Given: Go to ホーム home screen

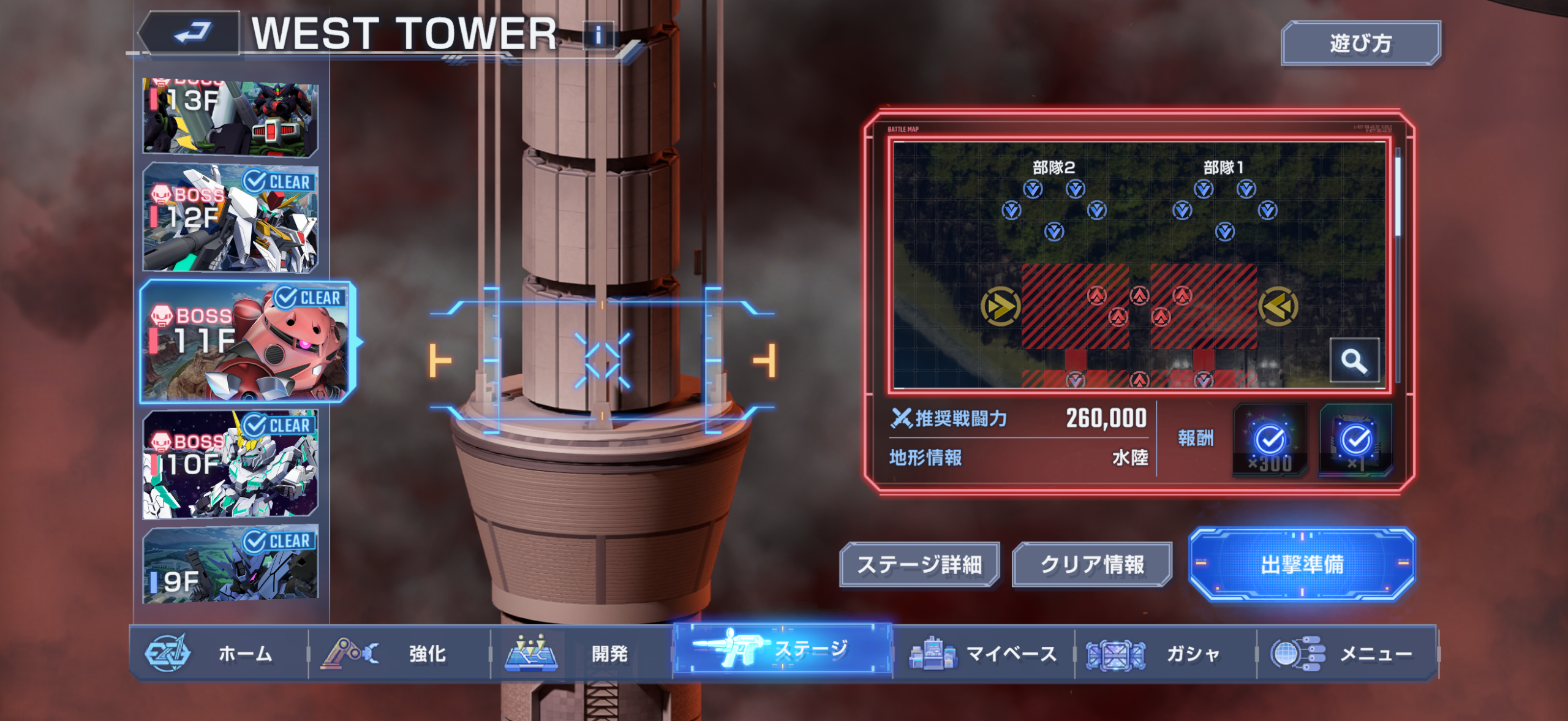Looking at the screenshot, I should pos(218,654).
